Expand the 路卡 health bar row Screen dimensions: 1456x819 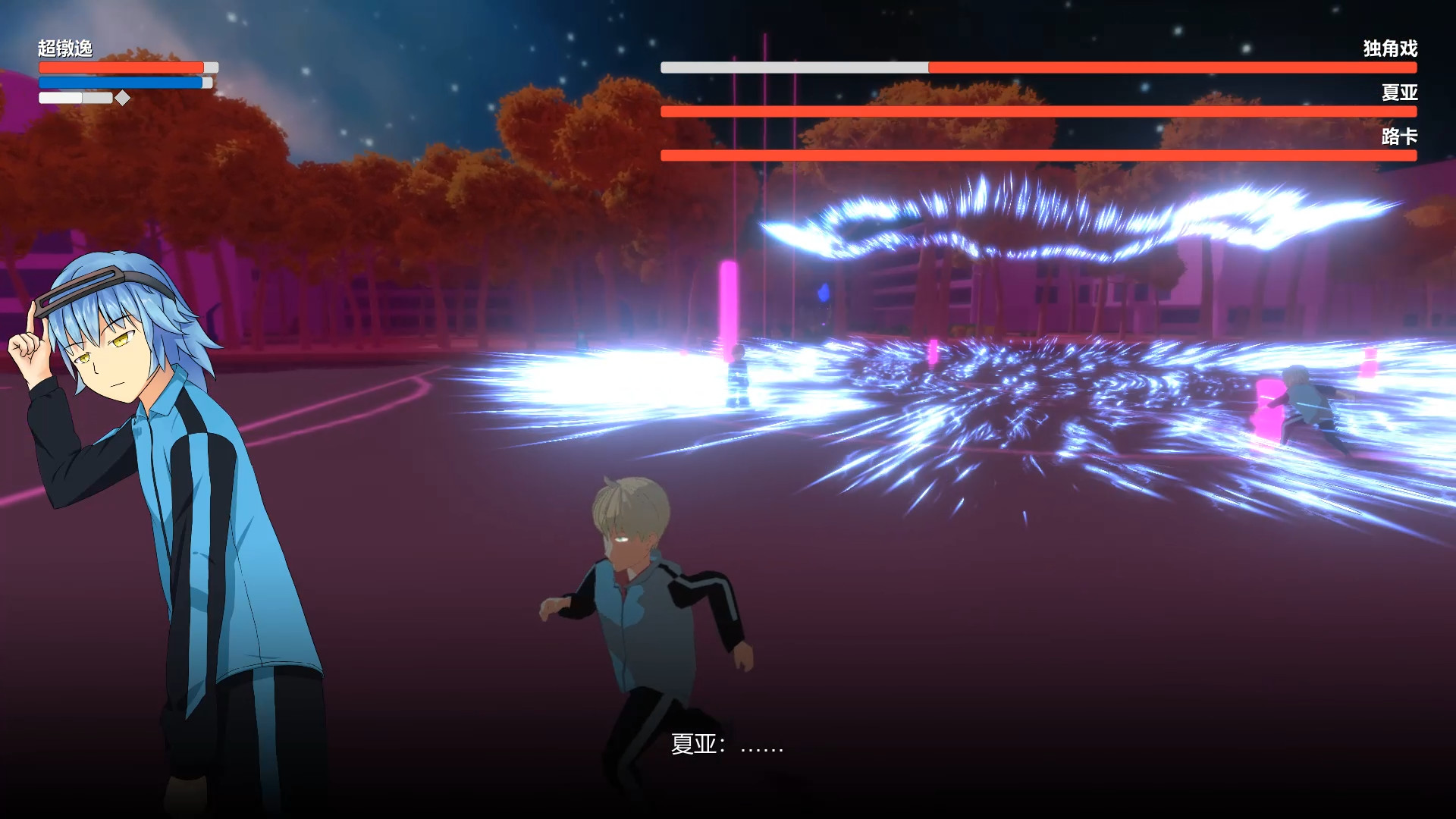[1039, 155]
